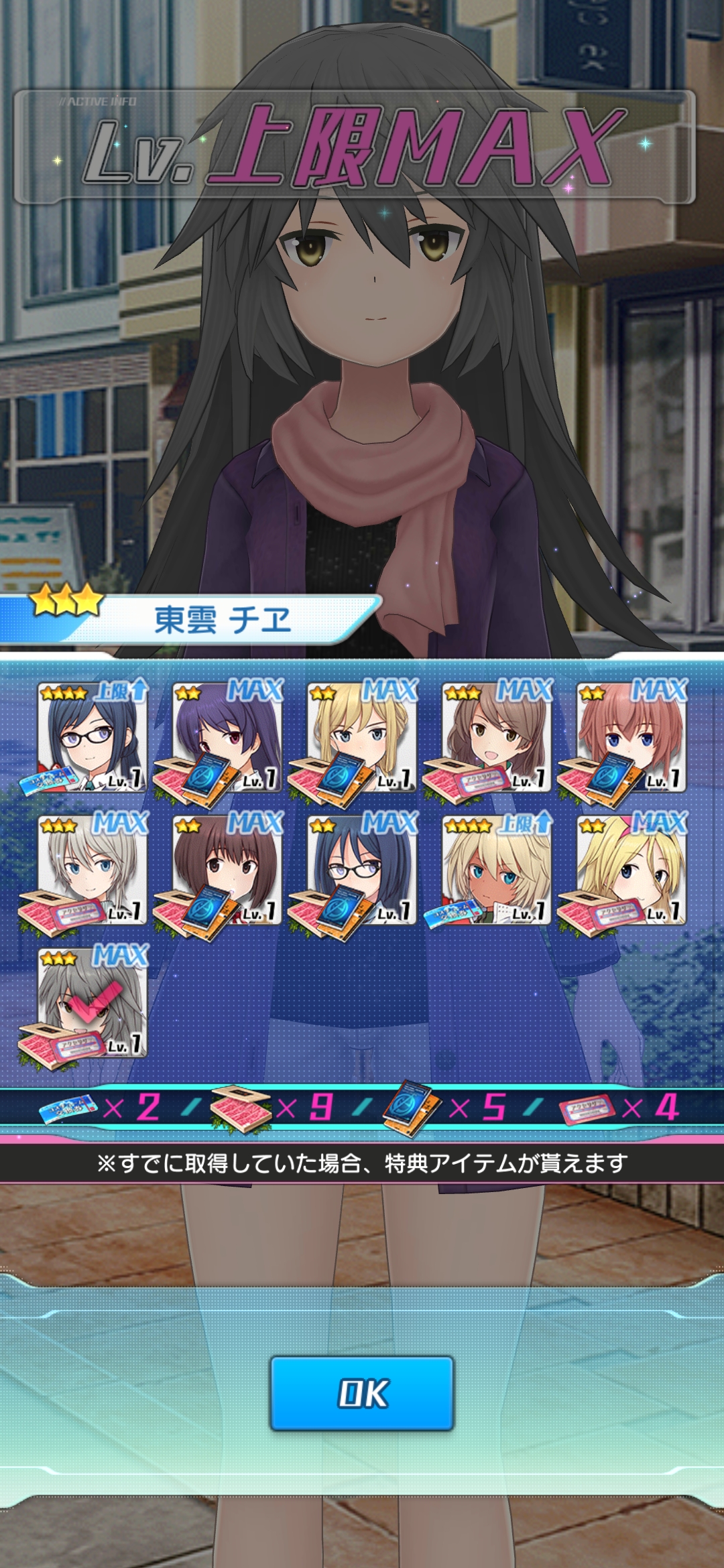Pick the two-star dark-blue-haired glasses girl card
The height and width of the screenshot is (1568, 724).
click(362, 870)
